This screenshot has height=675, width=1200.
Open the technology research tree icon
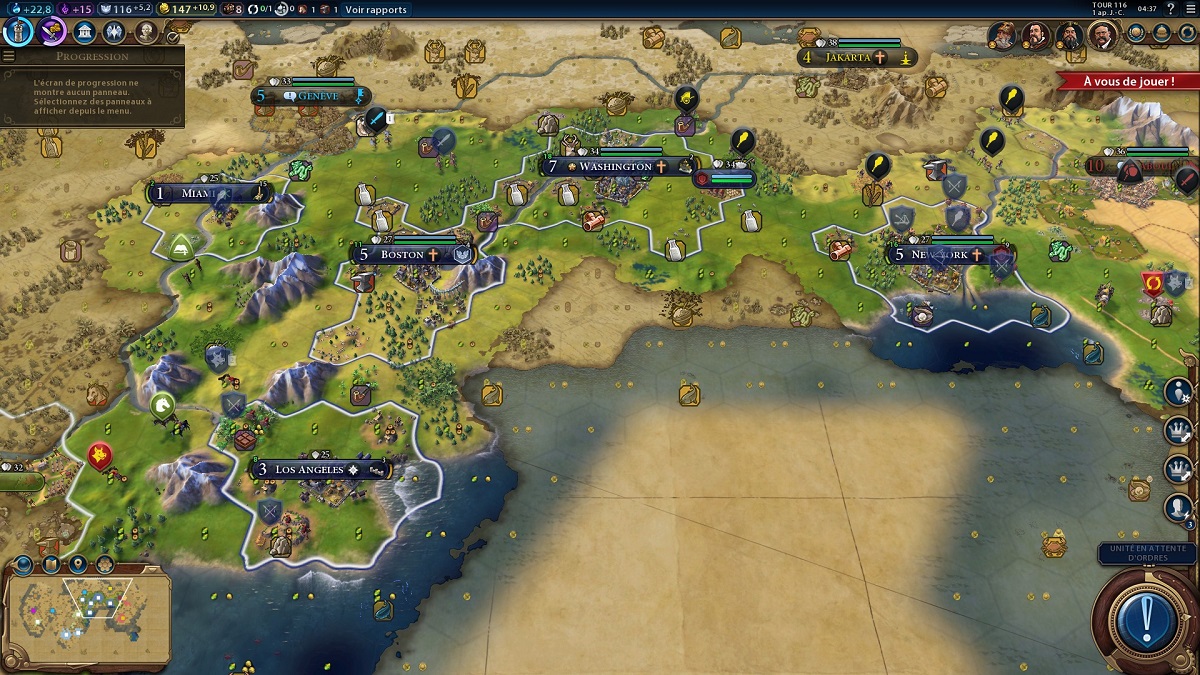click(19, 32)
